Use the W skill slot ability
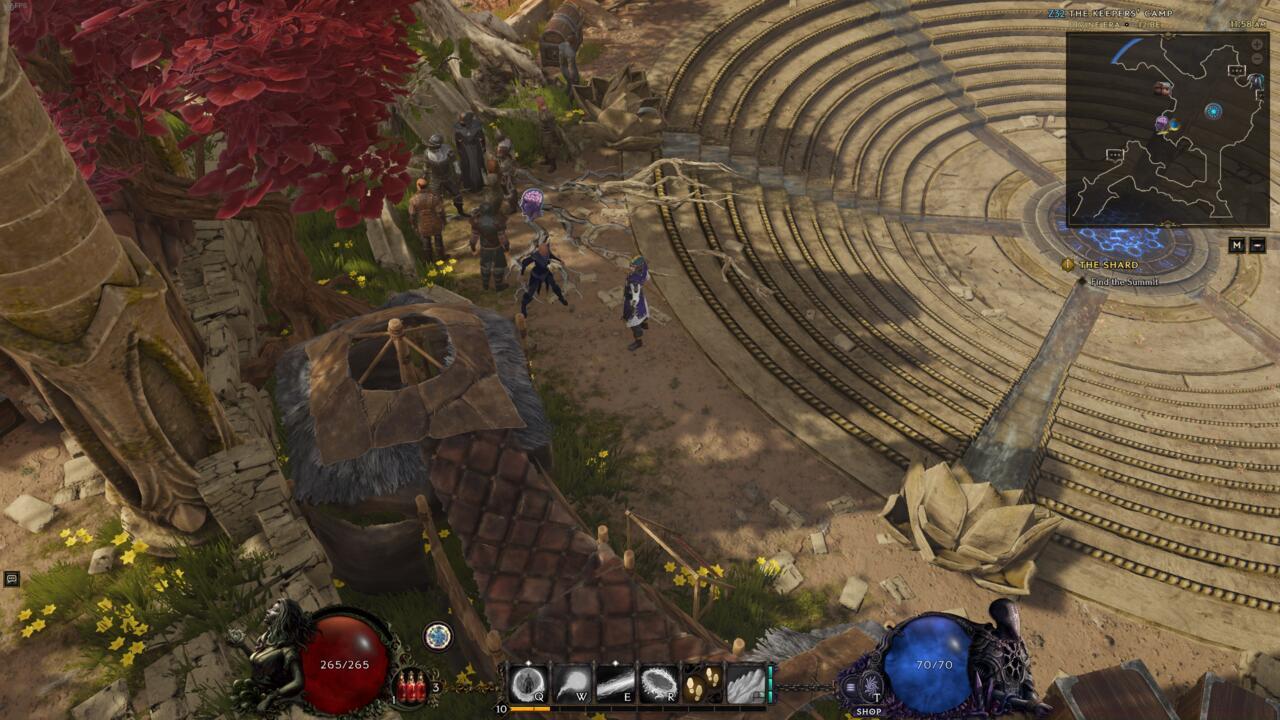Image resolution: width=1280 pixels, height=720 pixels. pyautogui.click(x=571, y=684)
